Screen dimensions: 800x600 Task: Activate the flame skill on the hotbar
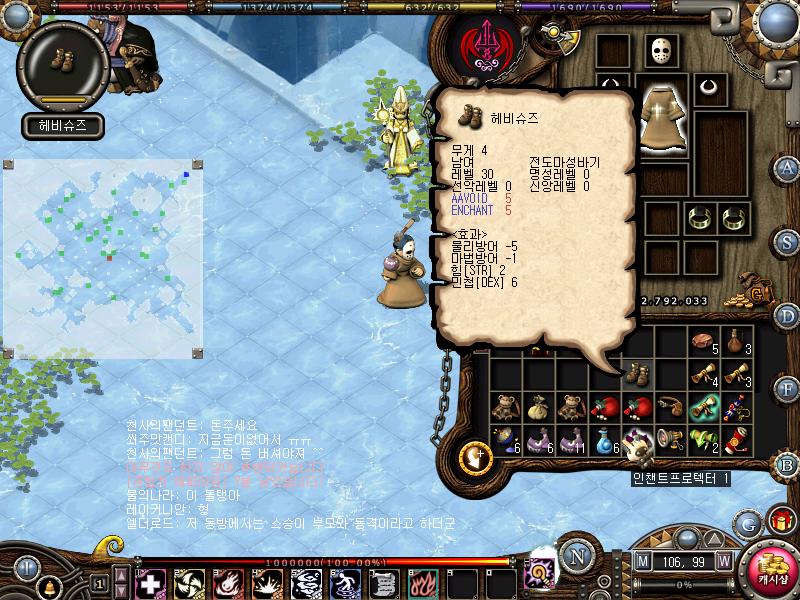[x=425, y=582]
